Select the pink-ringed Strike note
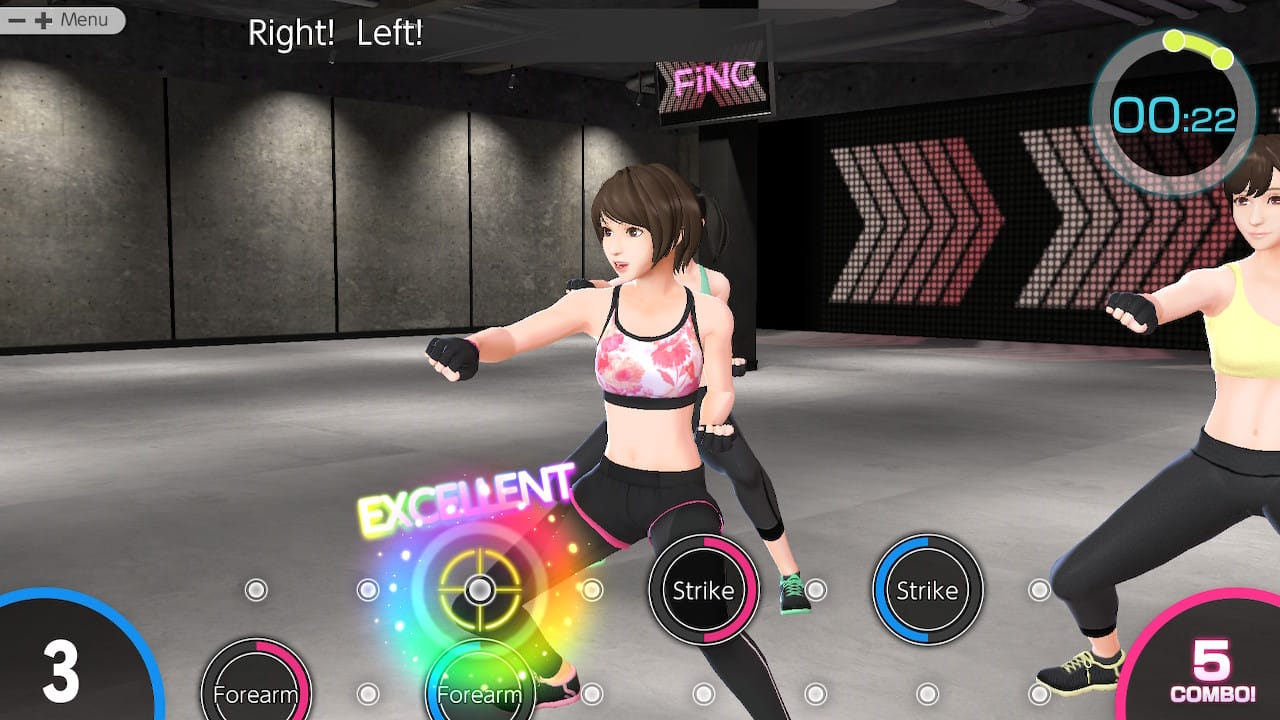Screen dimensions: 1280x720 703,590
